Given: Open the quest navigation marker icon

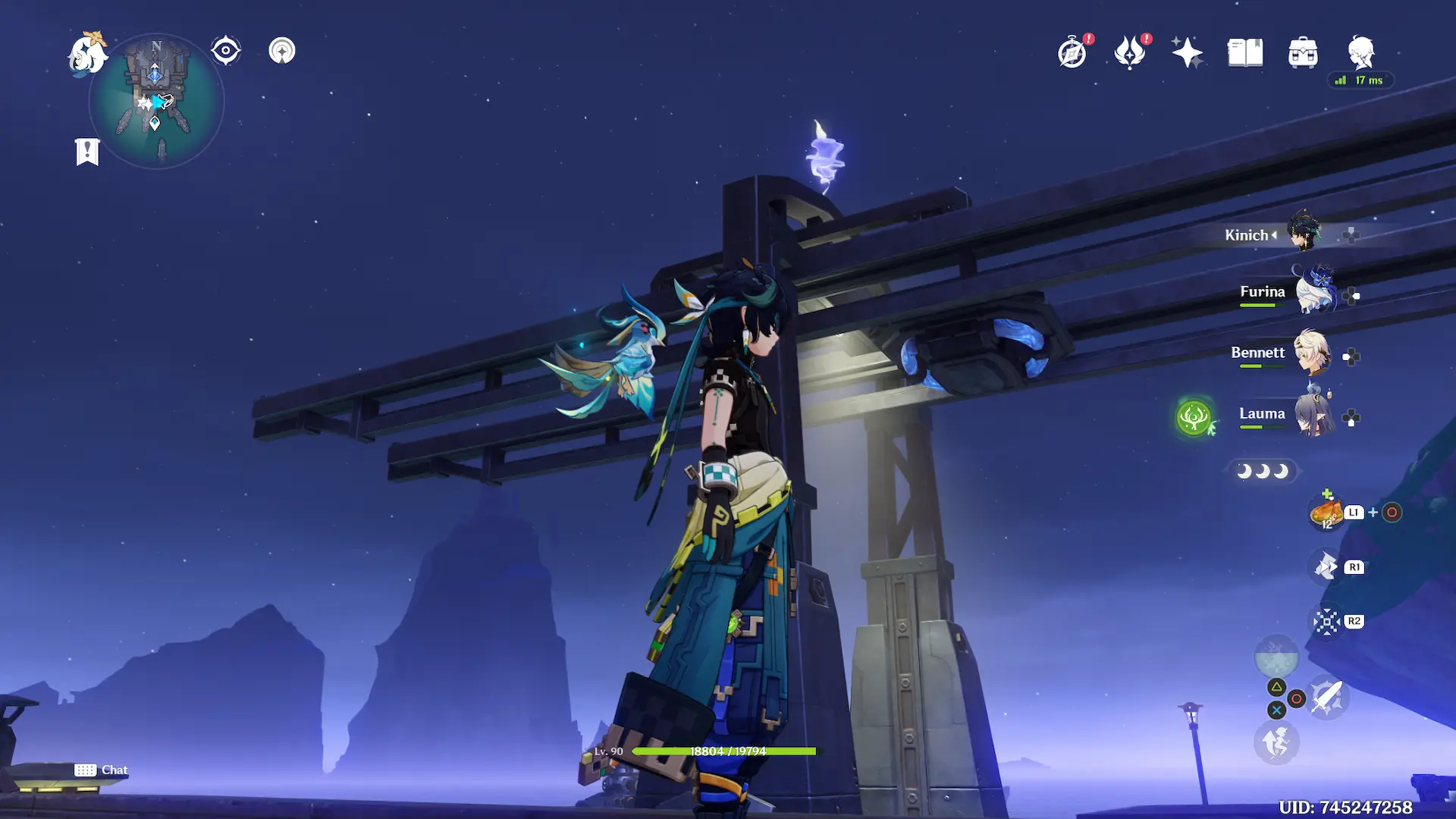Looking at the screenshot, I should point(282,51).
